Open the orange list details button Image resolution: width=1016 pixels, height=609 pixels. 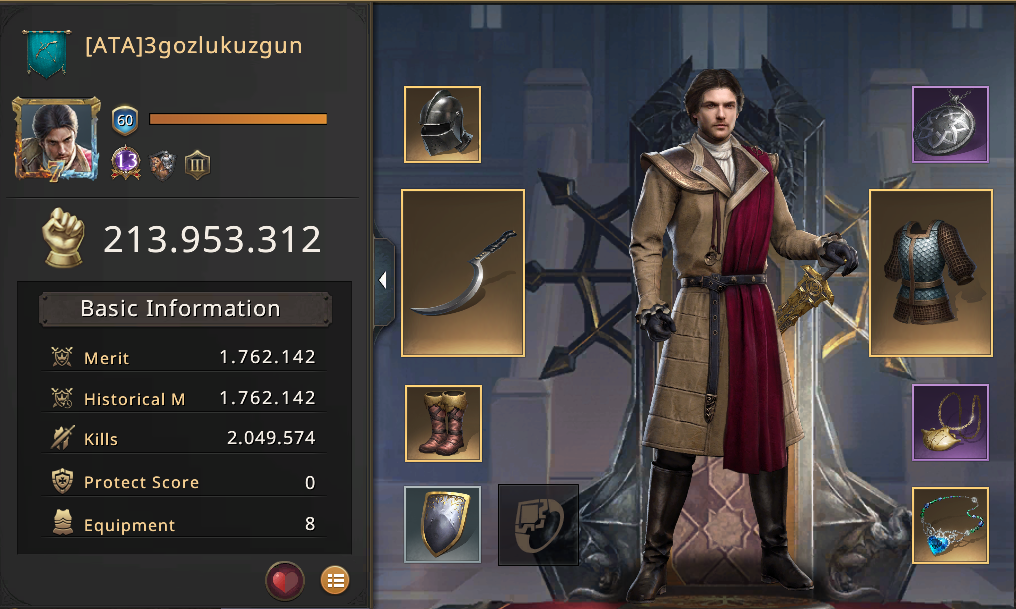tap(335, 579)
